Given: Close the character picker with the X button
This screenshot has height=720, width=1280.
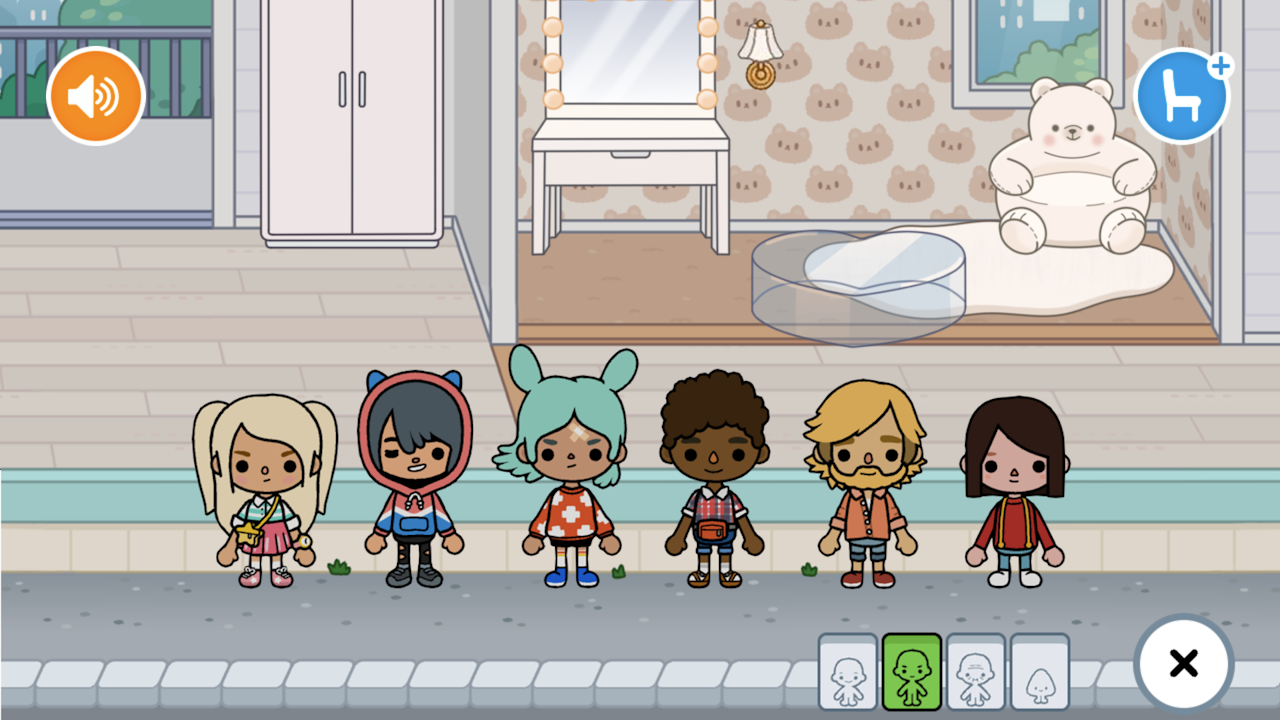Looking at the screenshot, I should coord(1184,663).
